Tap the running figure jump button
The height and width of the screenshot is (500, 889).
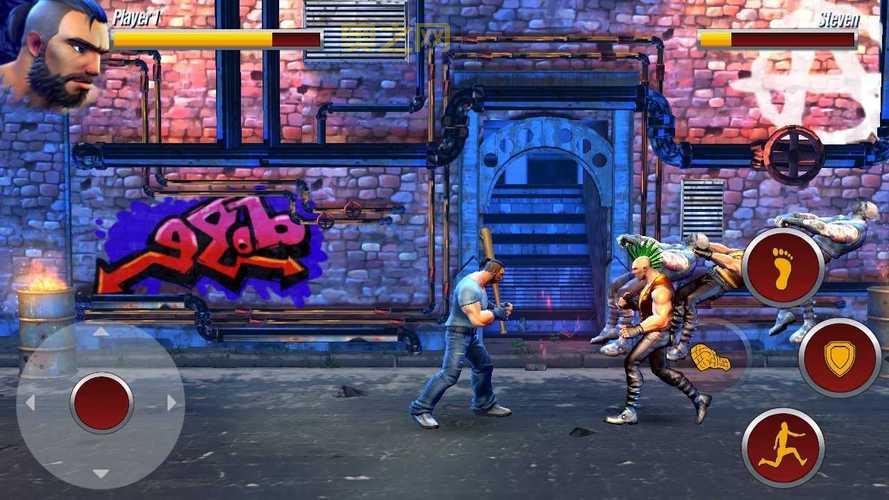(x=782, y=447)
